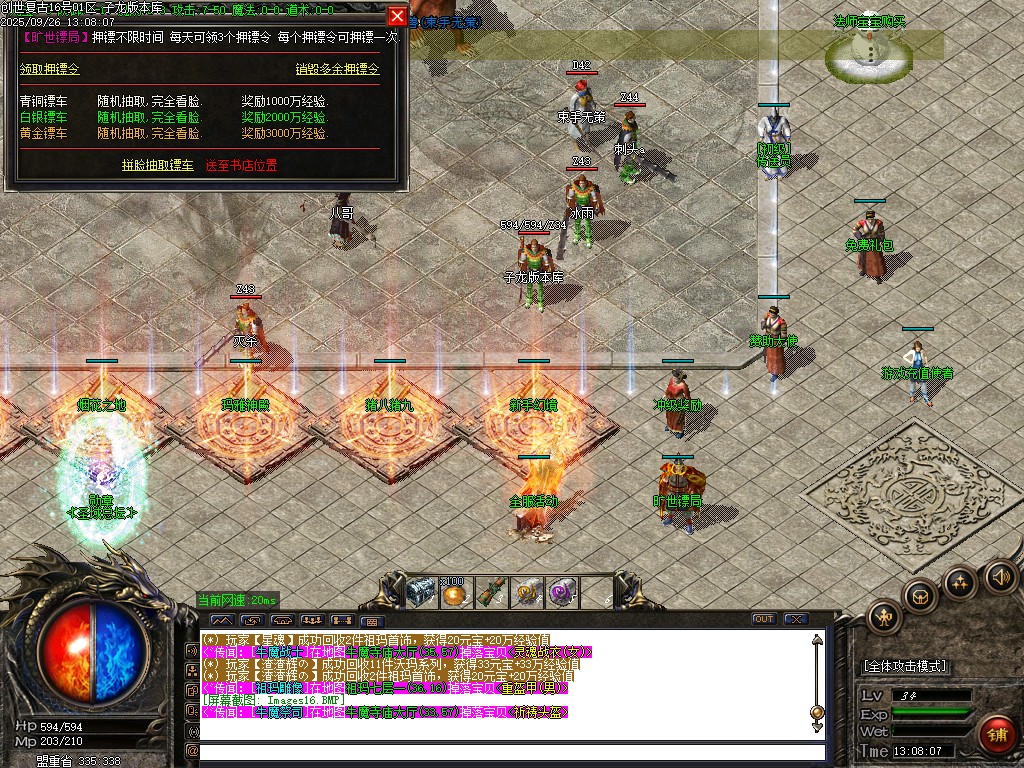Close the 旷世镖局 dialog window

click(x=397, y=16)
